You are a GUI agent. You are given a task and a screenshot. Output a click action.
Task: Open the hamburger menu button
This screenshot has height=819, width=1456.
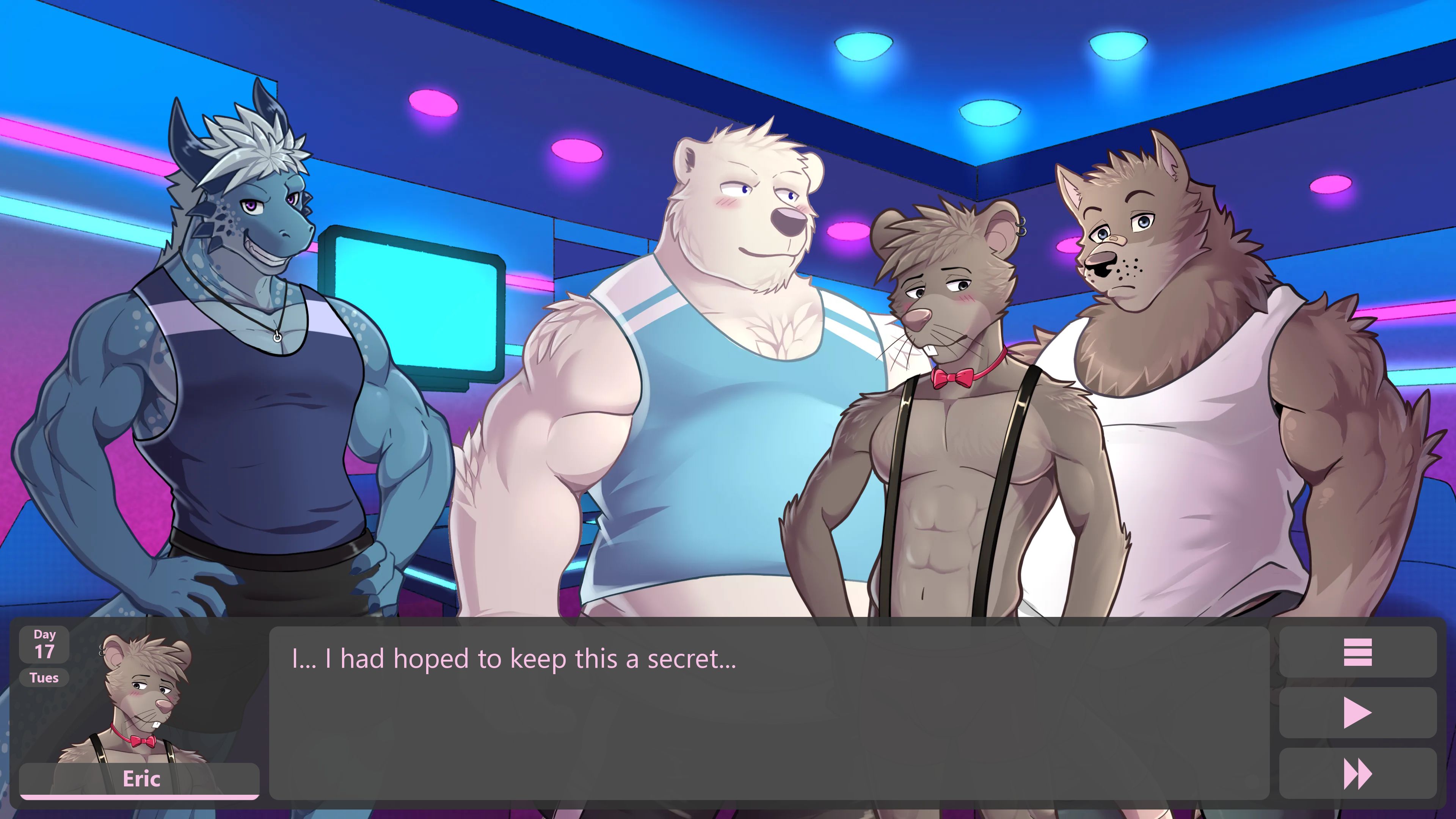point(1357,652)
